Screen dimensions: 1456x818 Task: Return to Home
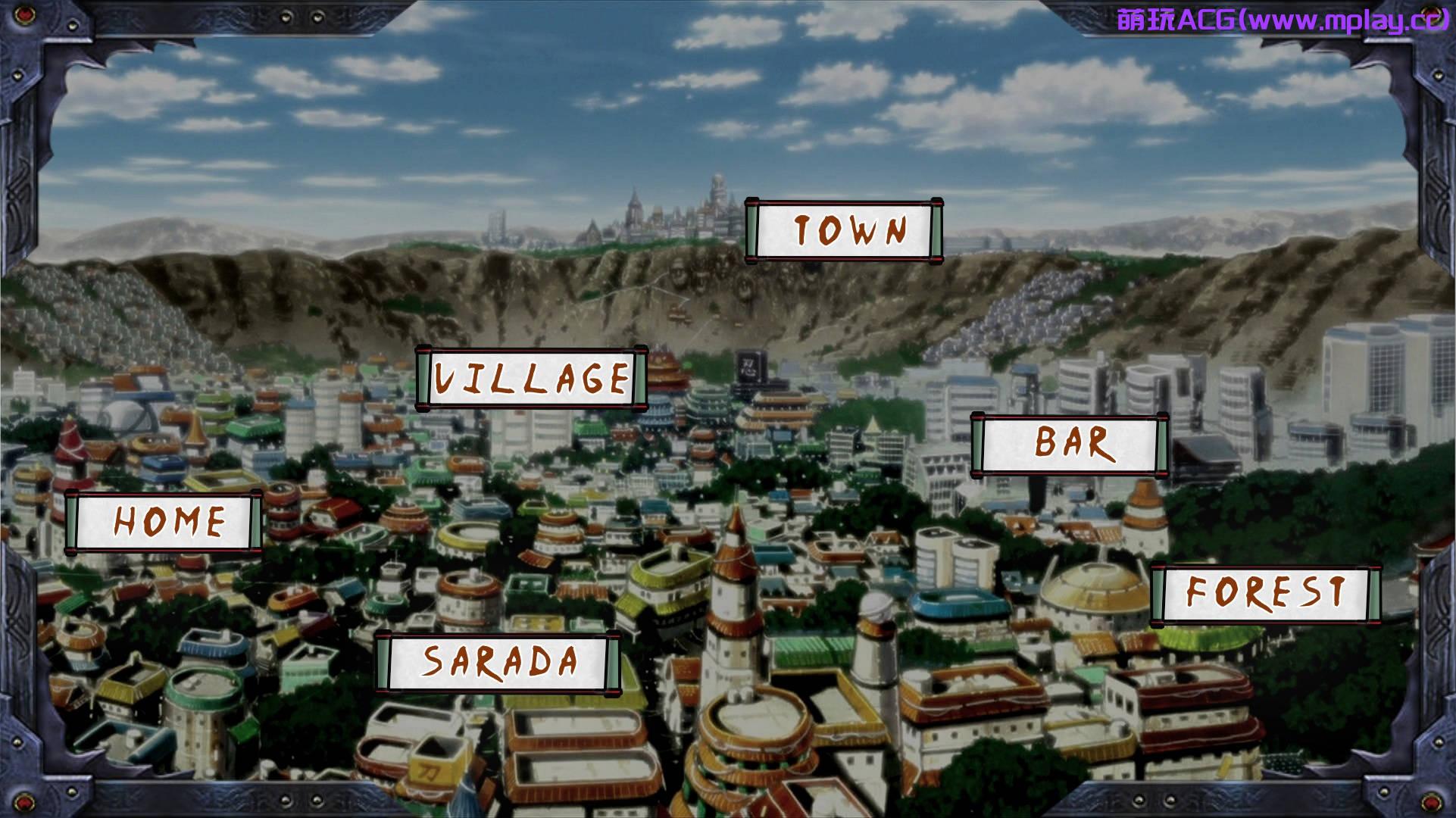164,522
